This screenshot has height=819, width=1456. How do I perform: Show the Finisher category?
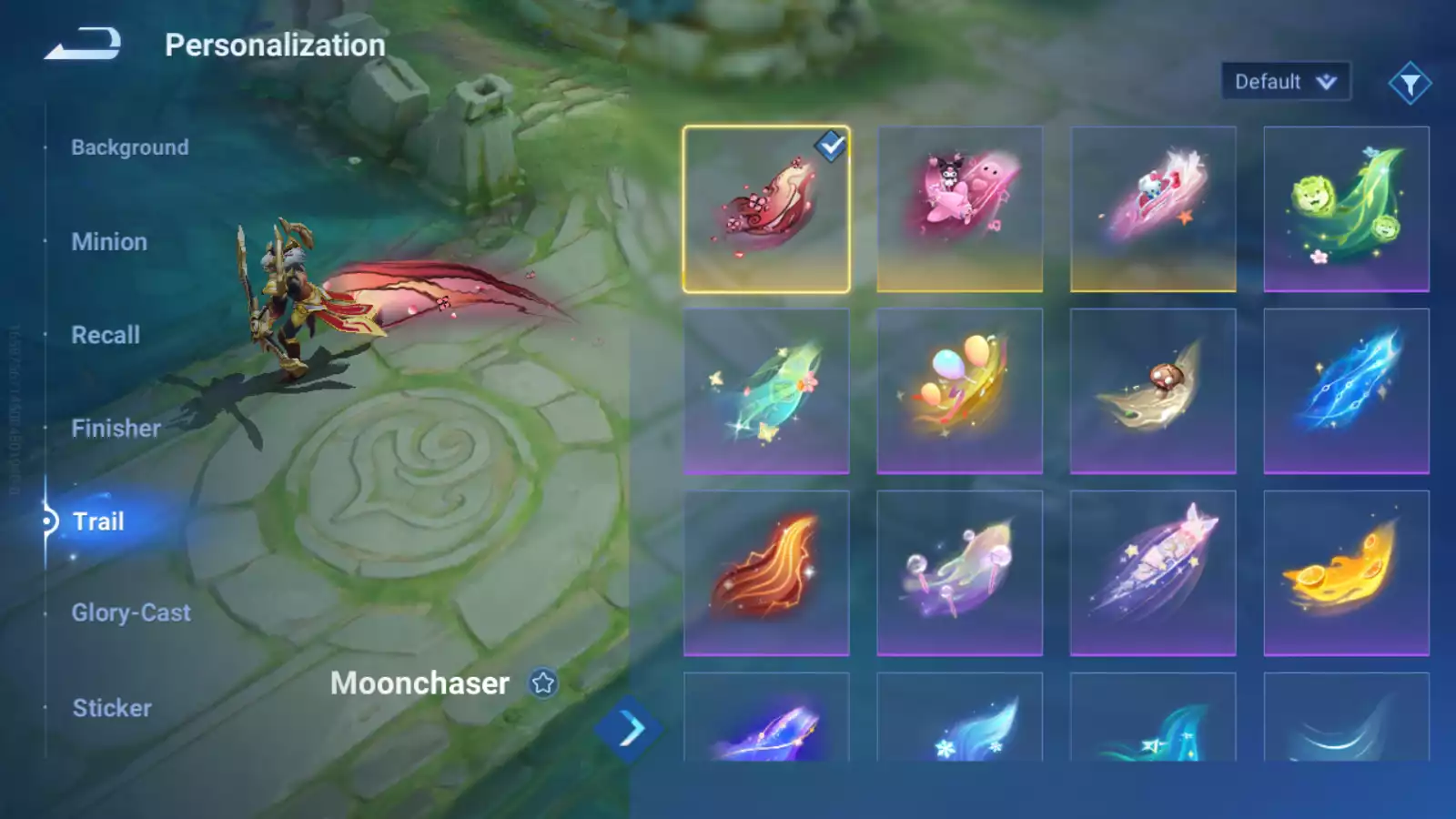(x=116, y=429)
